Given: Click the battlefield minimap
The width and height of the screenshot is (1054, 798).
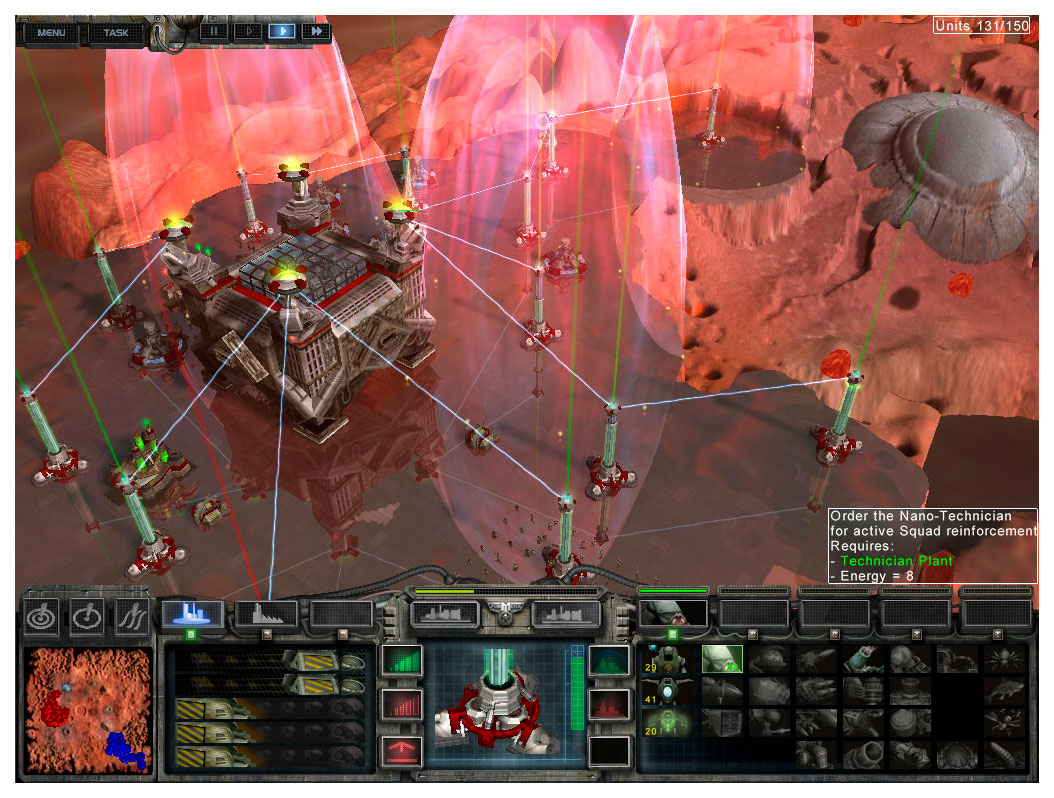Looking at the screenshot, I should click(x=89, y=710).
